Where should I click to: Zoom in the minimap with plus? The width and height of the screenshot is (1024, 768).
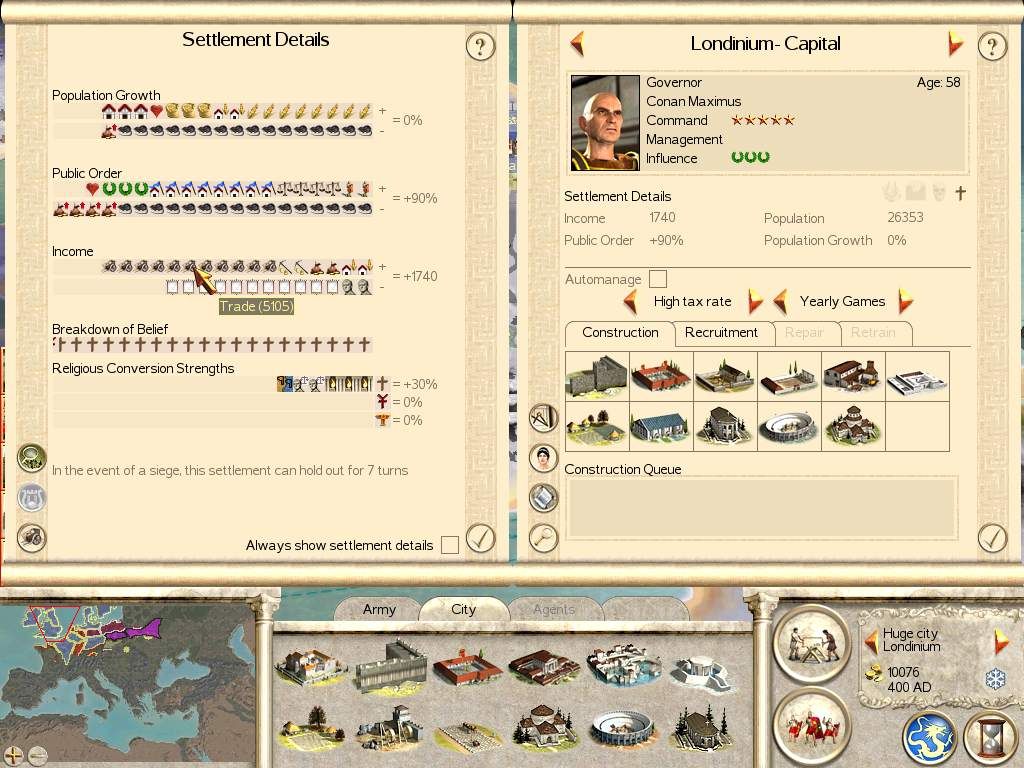click(13, 755)
